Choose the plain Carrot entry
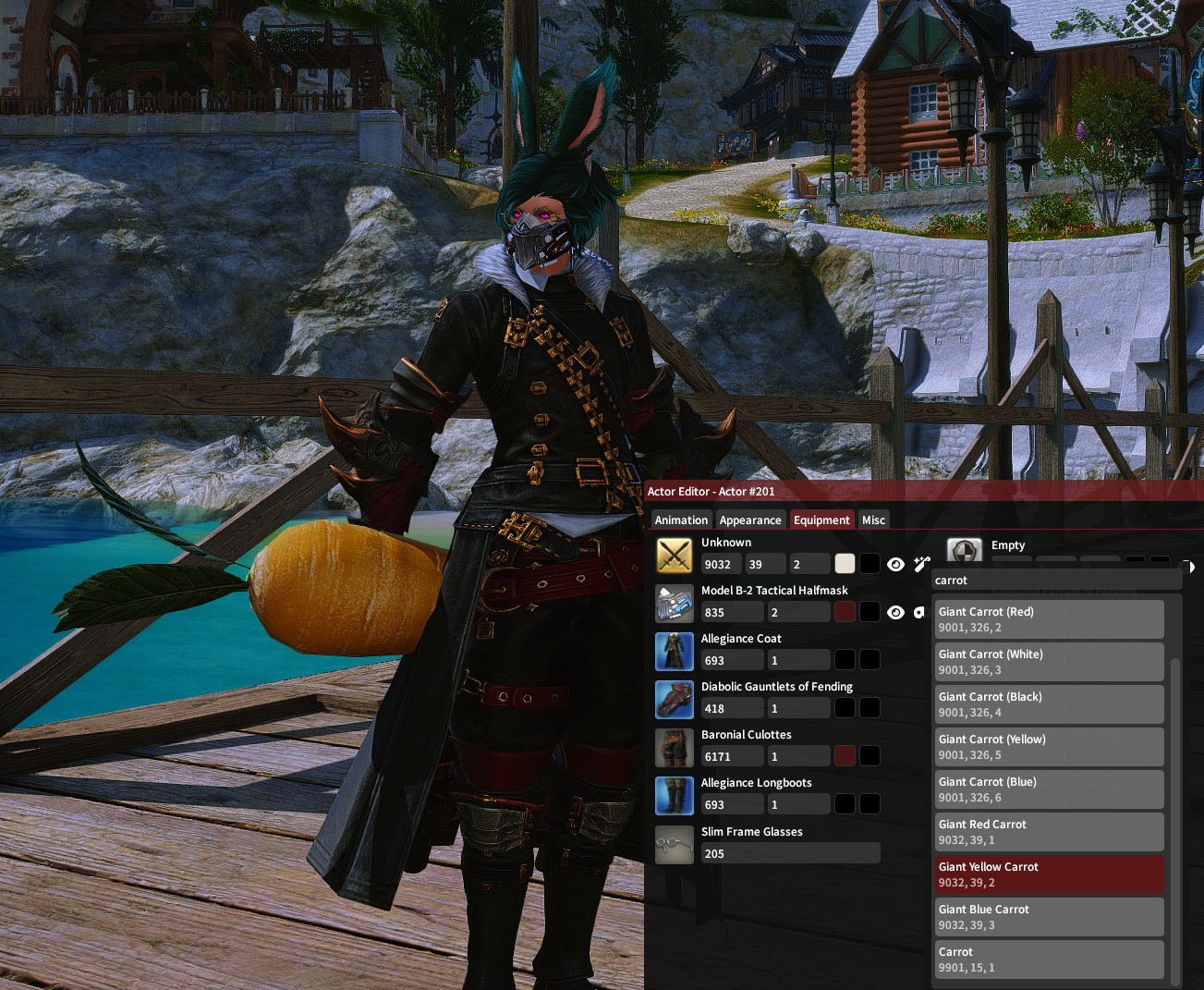 [1049, 959]
